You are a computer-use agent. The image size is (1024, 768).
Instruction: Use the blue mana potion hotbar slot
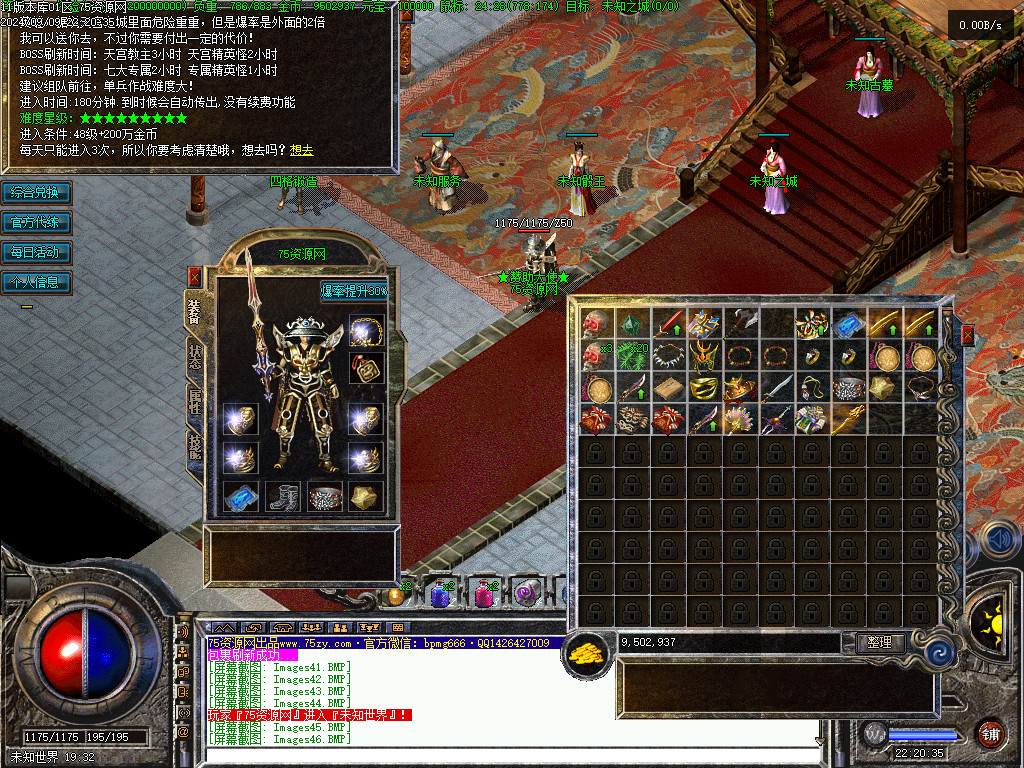pos(439,594)
